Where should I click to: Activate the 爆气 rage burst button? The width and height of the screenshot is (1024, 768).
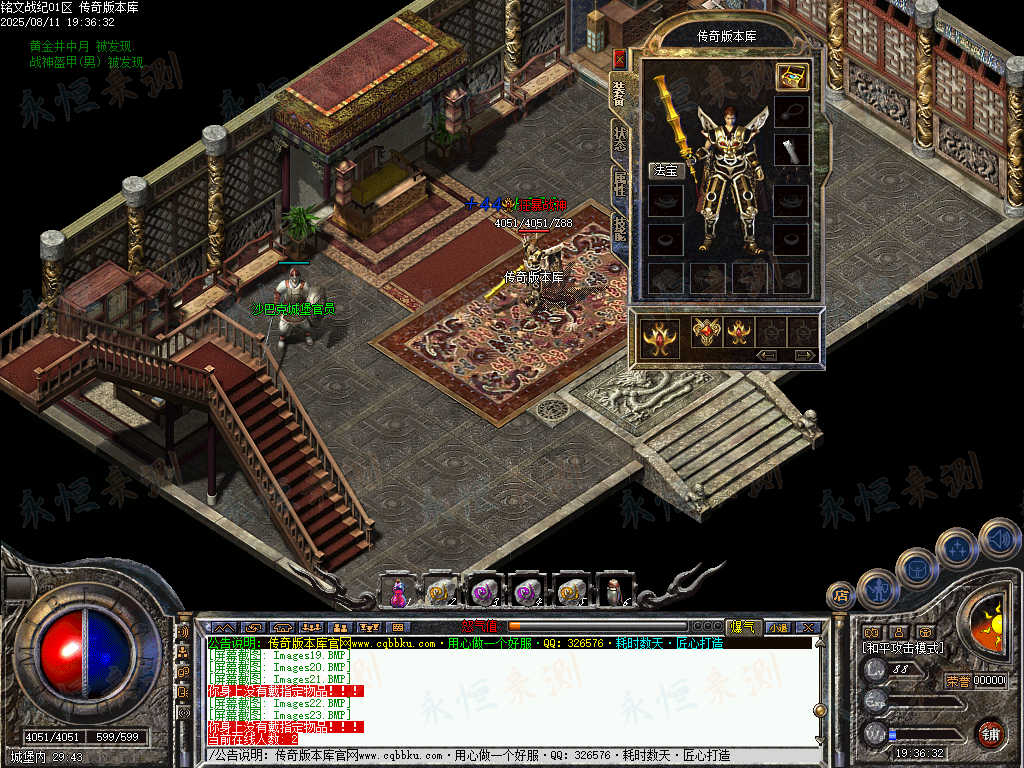(743, 627)
